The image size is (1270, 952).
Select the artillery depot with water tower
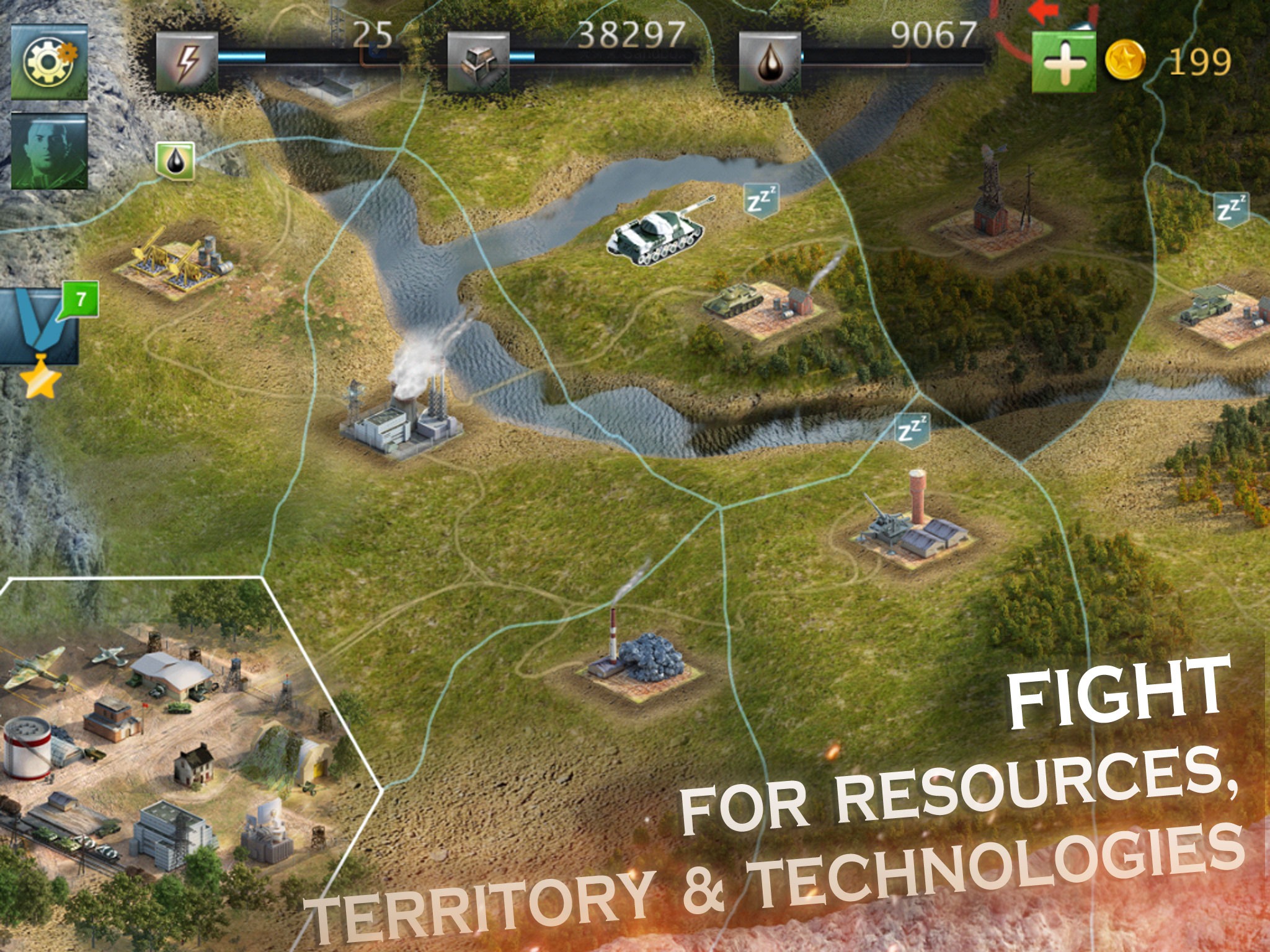click(908, 527)
